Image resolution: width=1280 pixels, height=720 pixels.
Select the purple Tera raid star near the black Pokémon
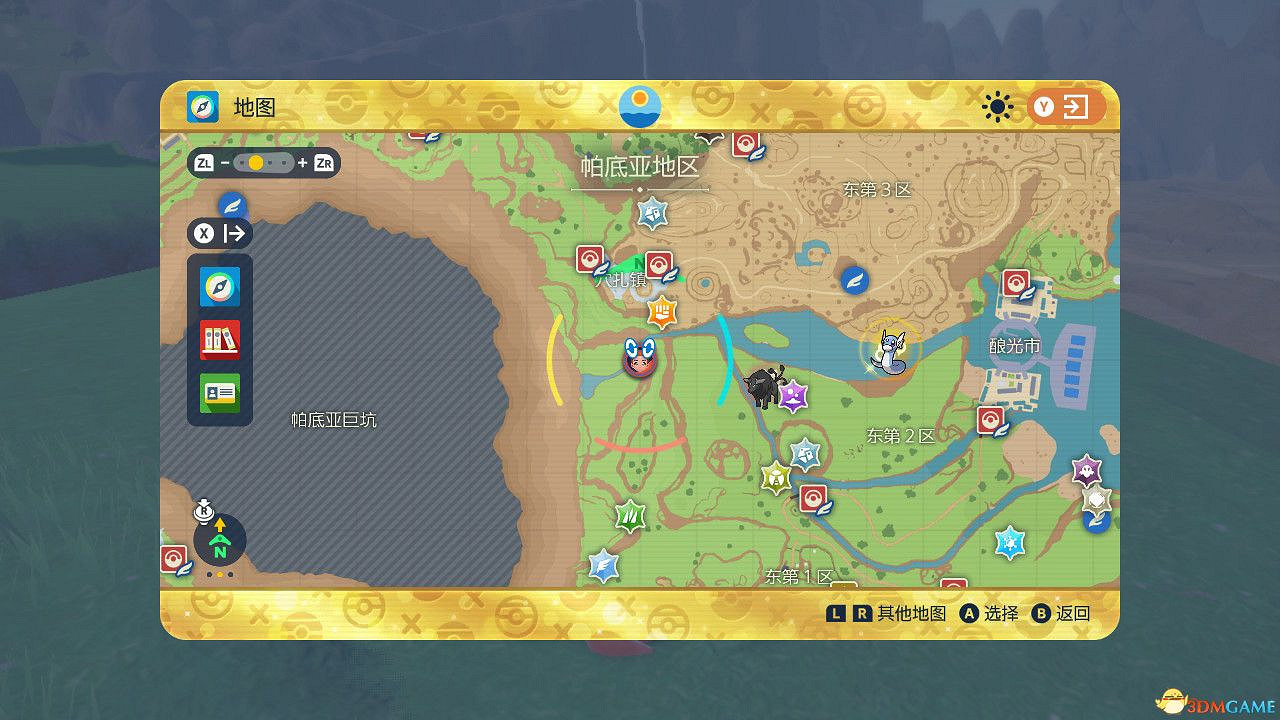click(792, 396)
